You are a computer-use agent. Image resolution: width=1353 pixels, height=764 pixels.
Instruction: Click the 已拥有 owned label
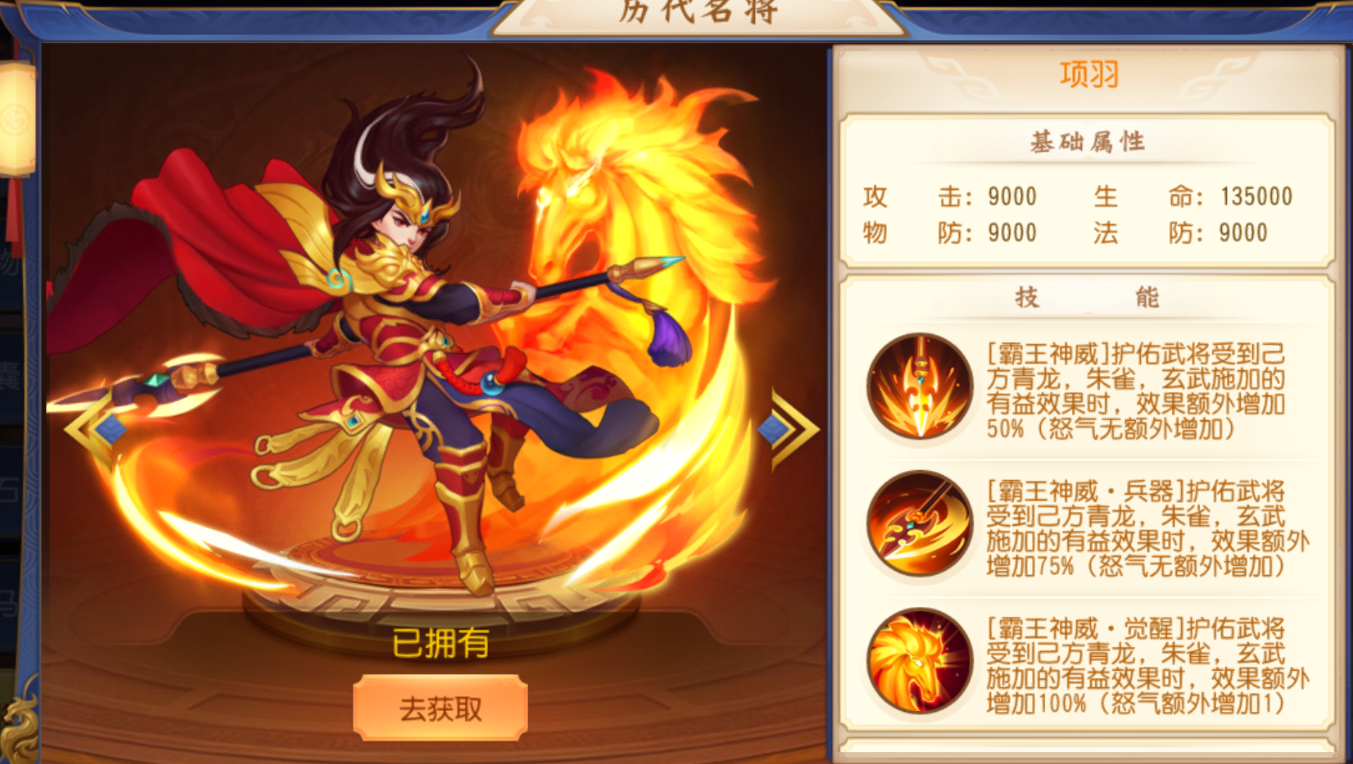442,647
